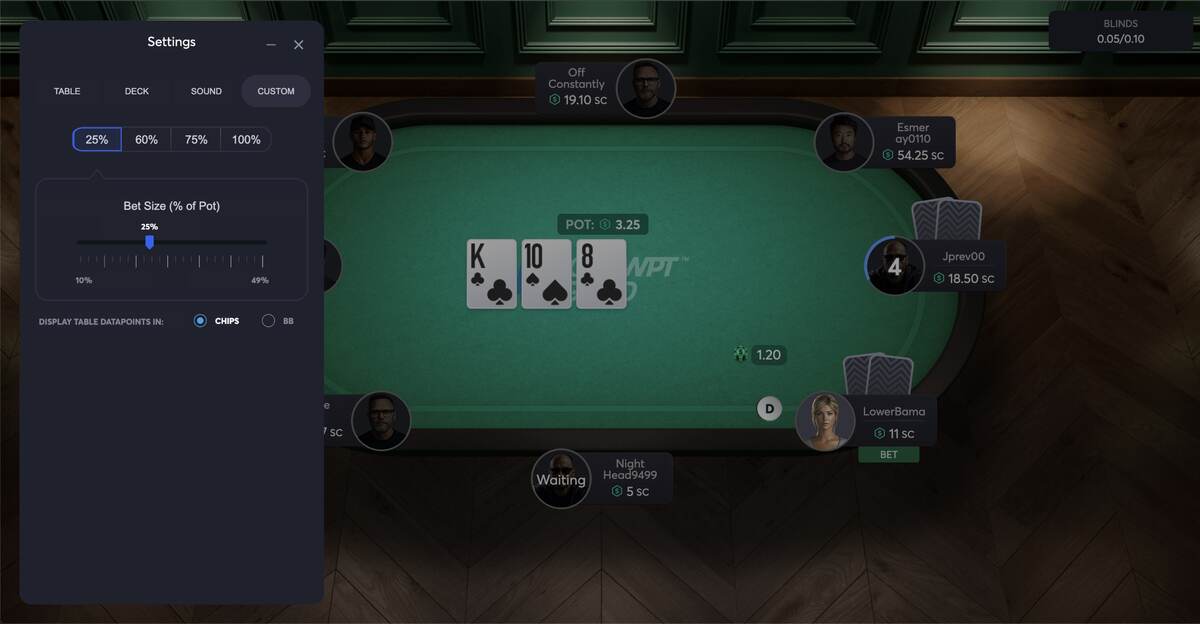Select the Custom settings tab
This screenshot has width=1200, height=624.
pyautogui.click(x=276, y=91)
